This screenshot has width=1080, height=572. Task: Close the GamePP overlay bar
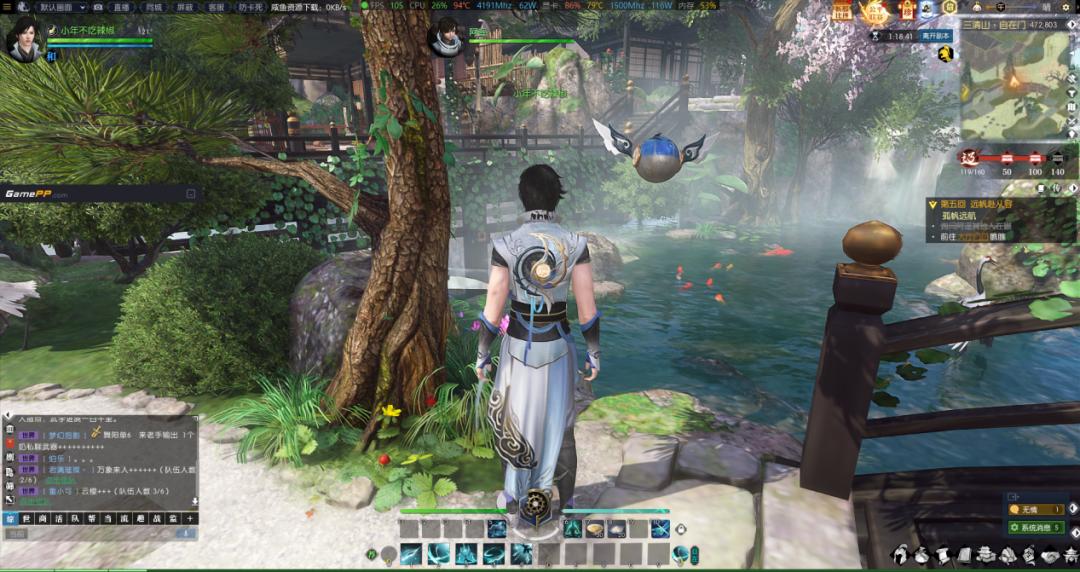(x=191, y=194)
